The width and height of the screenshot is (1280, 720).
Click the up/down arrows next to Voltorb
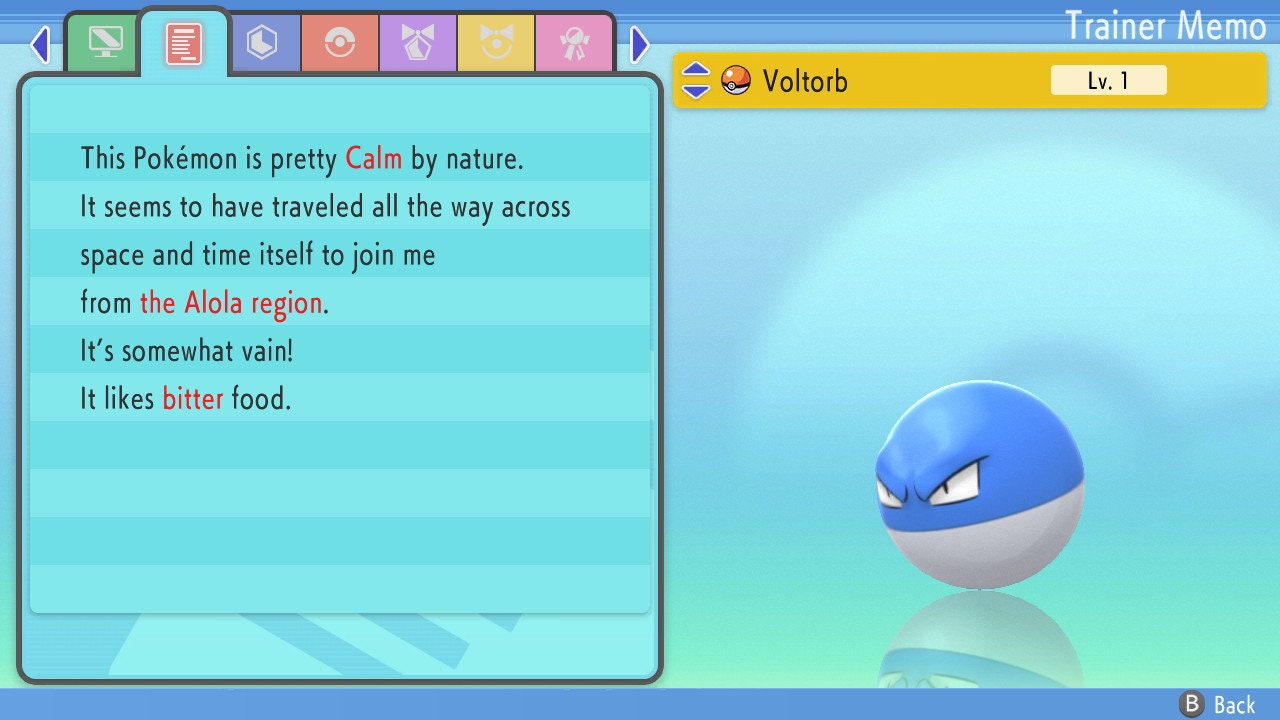coord(696,80)
